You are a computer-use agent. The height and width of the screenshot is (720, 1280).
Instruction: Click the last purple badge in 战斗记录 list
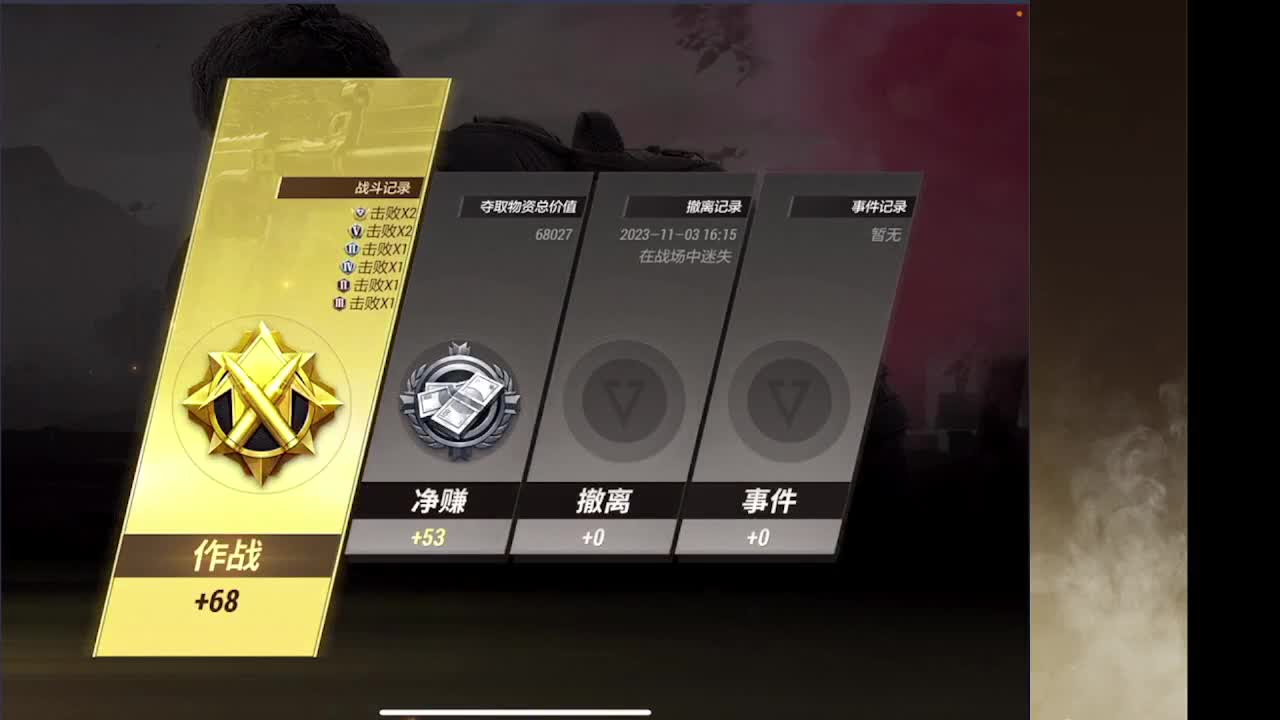click(339, 303)
